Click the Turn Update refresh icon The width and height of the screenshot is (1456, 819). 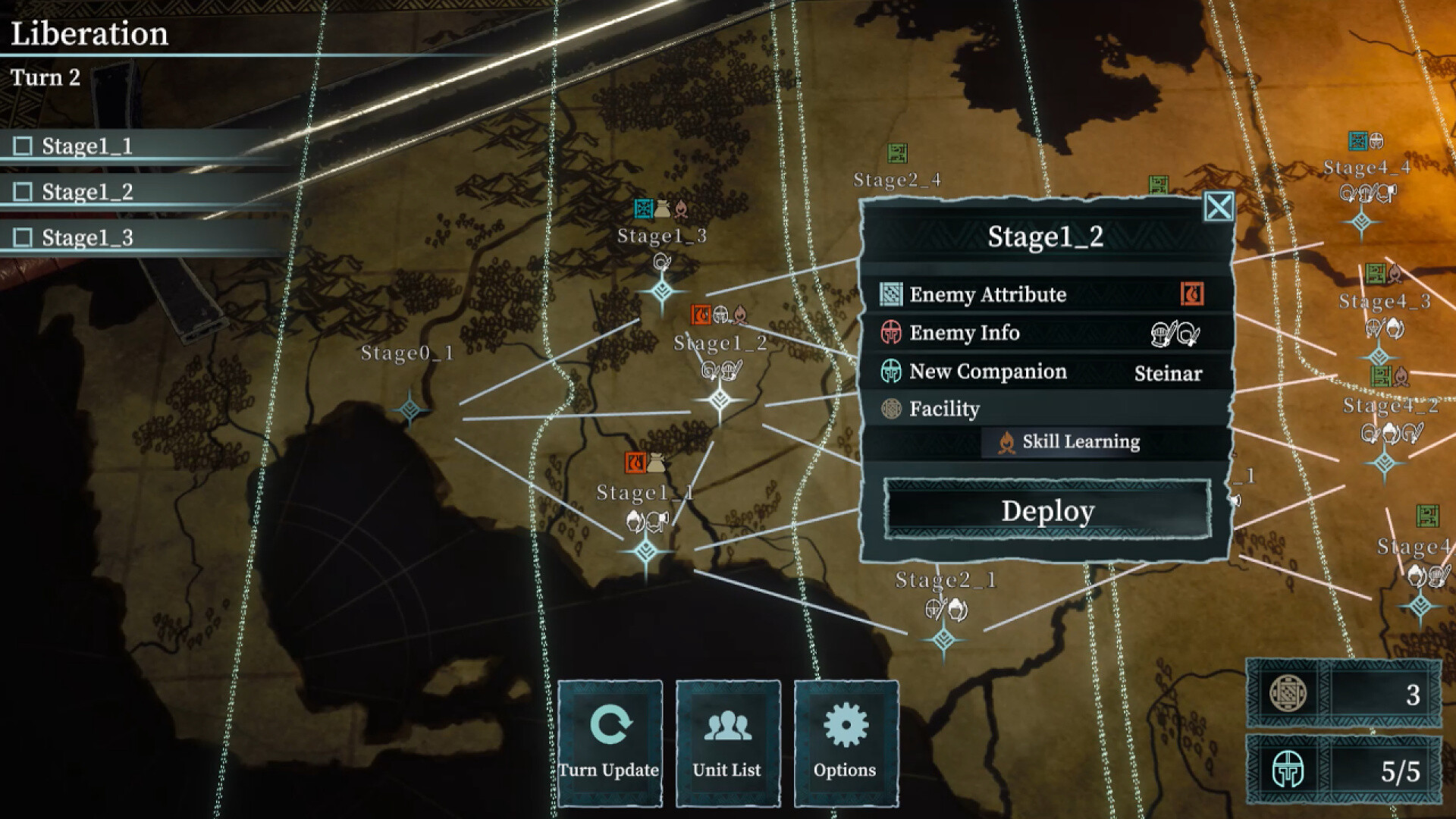[611, 724]
